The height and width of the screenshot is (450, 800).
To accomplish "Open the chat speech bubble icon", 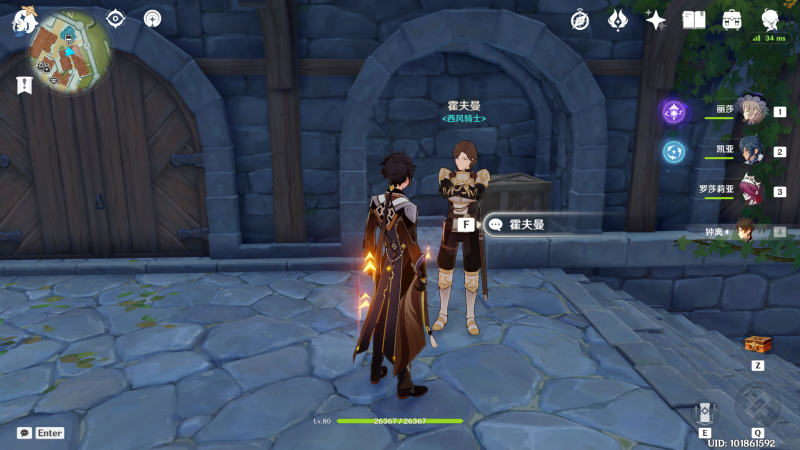I will (x=24, y=433).
